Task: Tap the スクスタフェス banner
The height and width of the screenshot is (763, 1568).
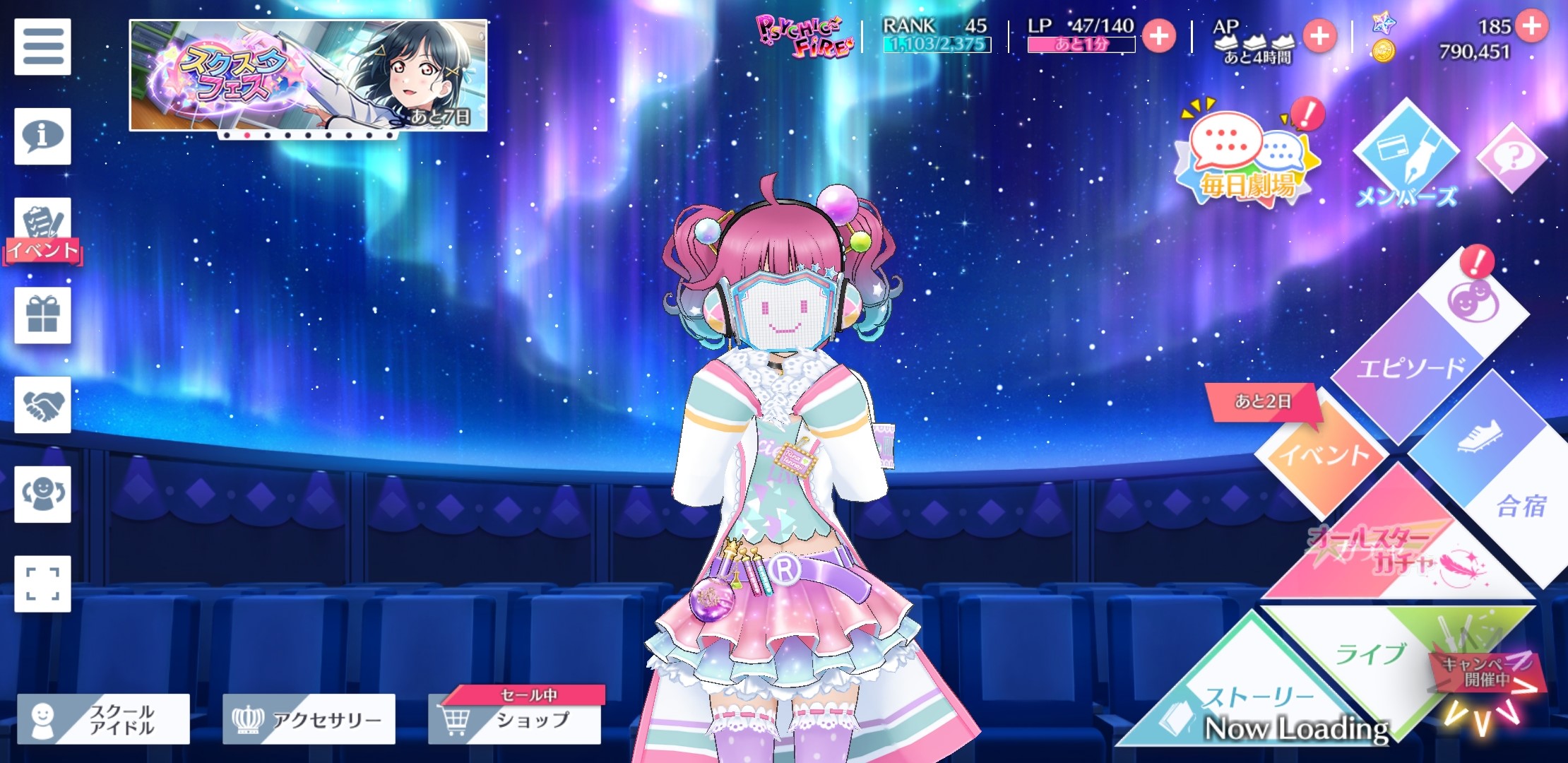Action: click(x=308, y=75)
